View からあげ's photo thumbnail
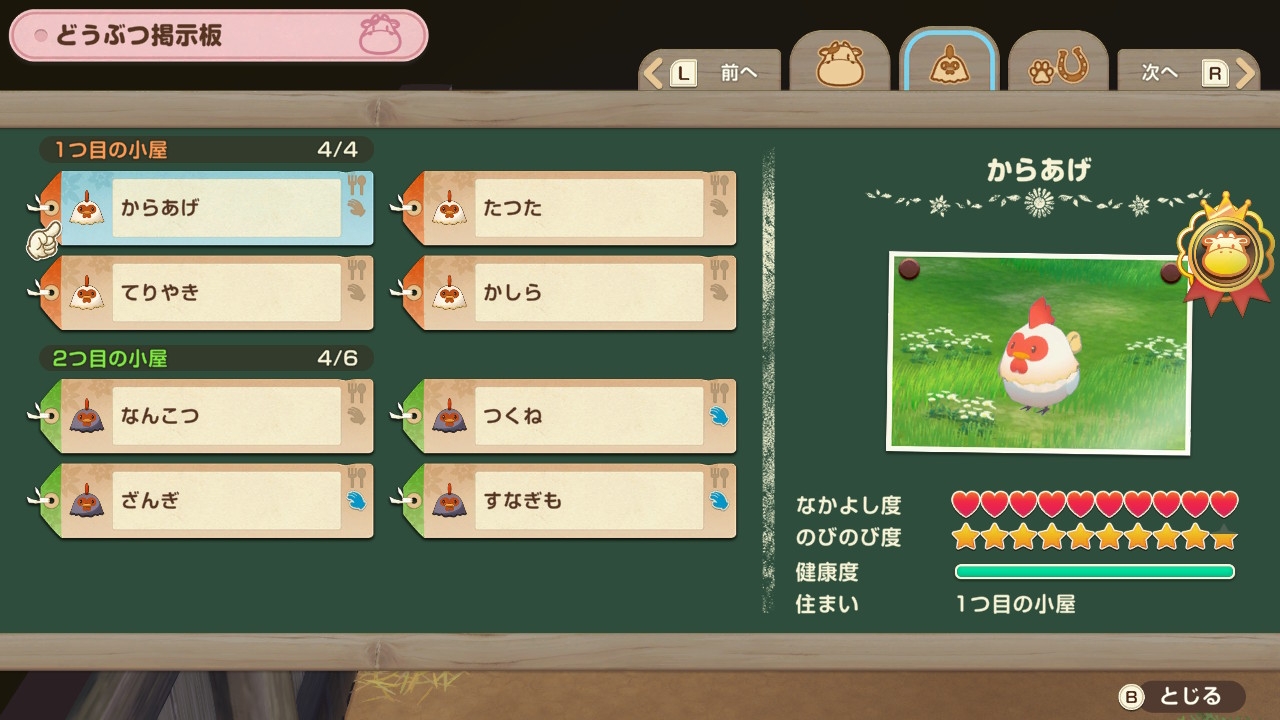Viewport: 1280px width, 720px height. click(x=1039, y=352)
